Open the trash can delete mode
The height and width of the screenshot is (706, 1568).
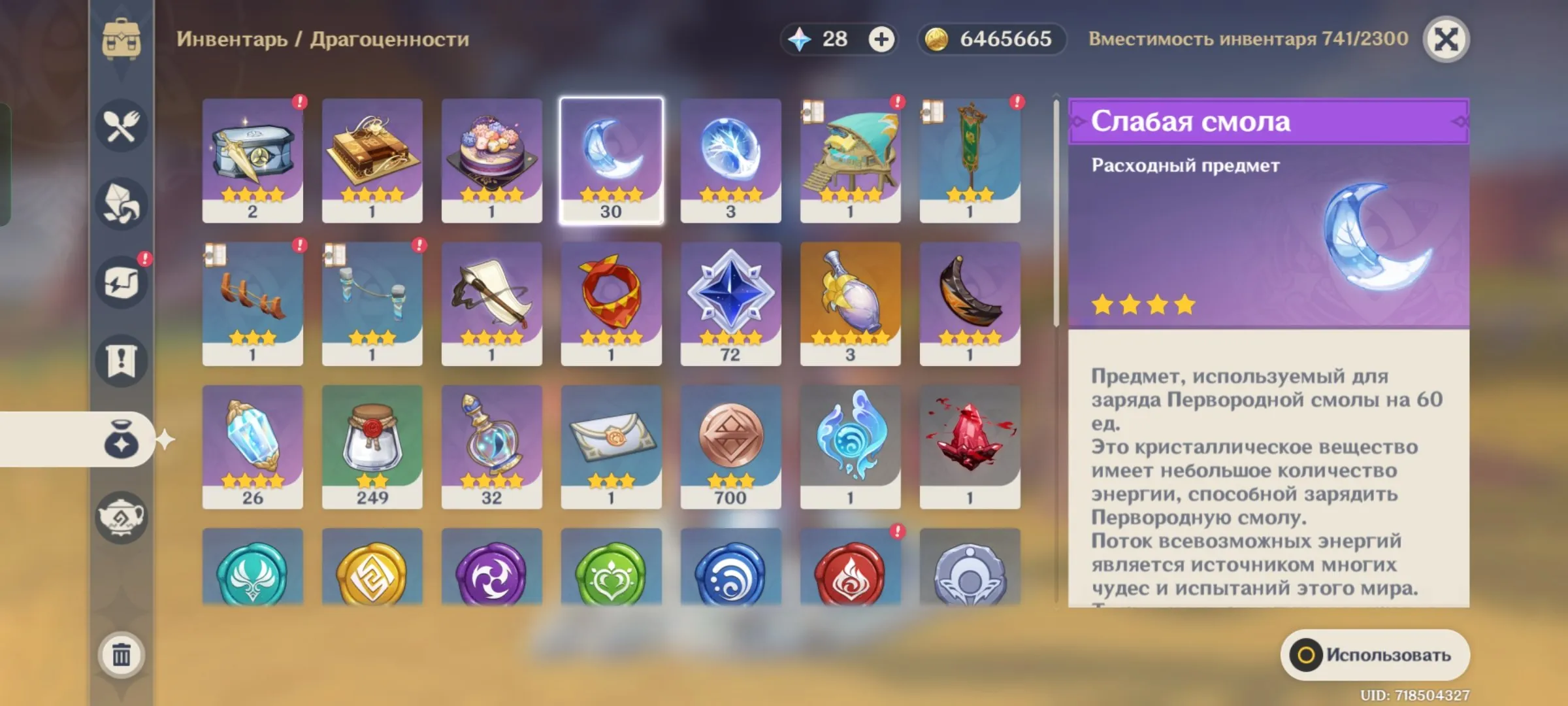122,654
